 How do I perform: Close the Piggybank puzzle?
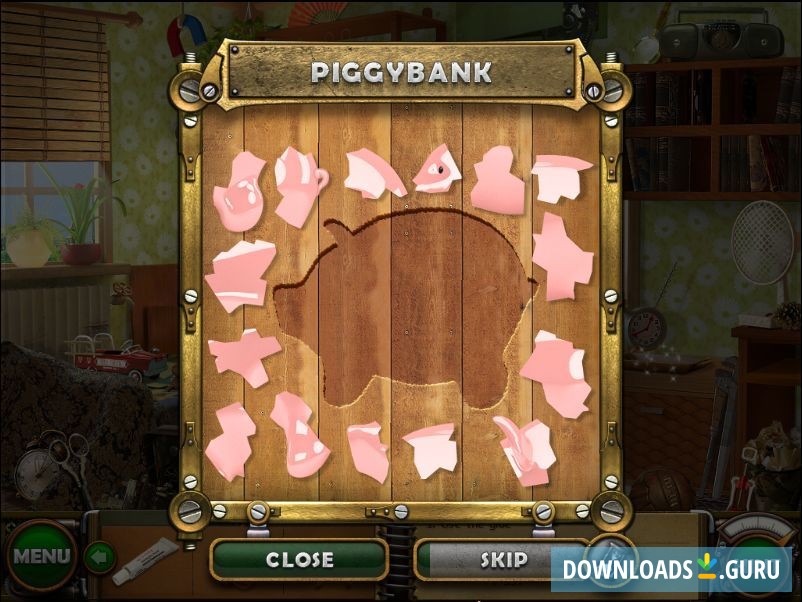point(298,560)
